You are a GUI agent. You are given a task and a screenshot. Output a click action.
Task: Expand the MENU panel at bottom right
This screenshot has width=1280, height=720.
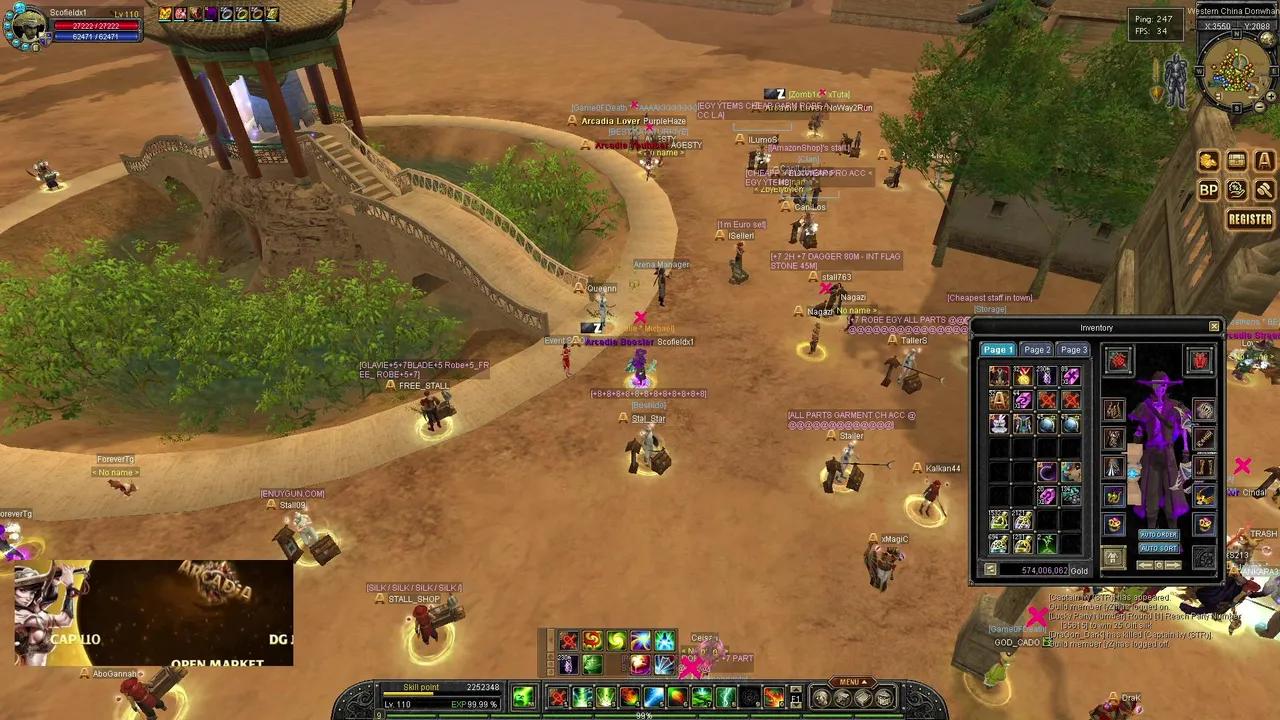click(x=852, y=679)
